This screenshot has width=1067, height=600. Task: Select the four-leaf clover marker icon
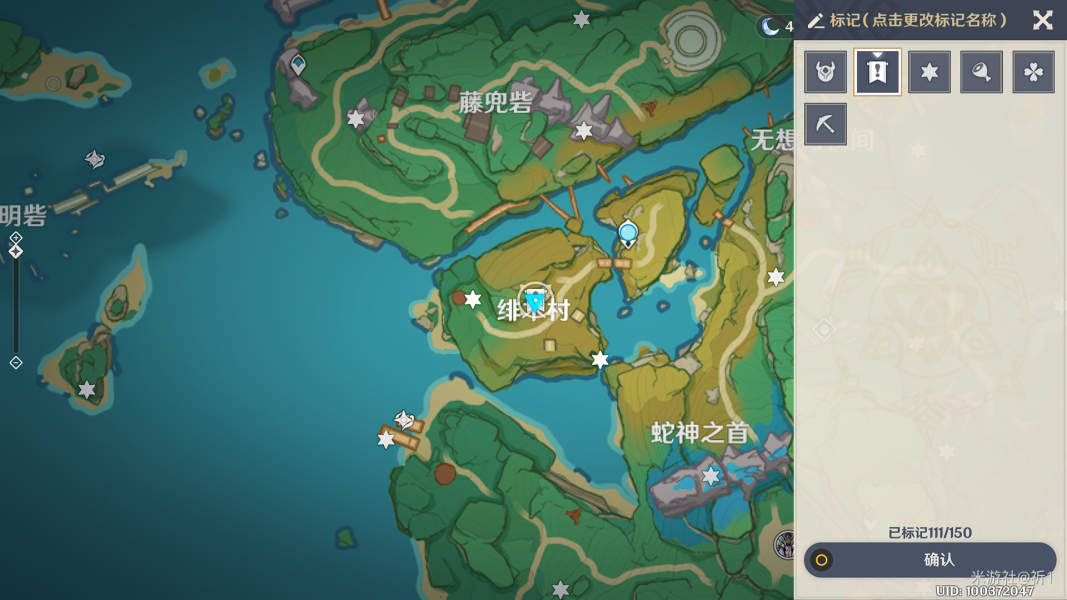tap(1033, 72)
